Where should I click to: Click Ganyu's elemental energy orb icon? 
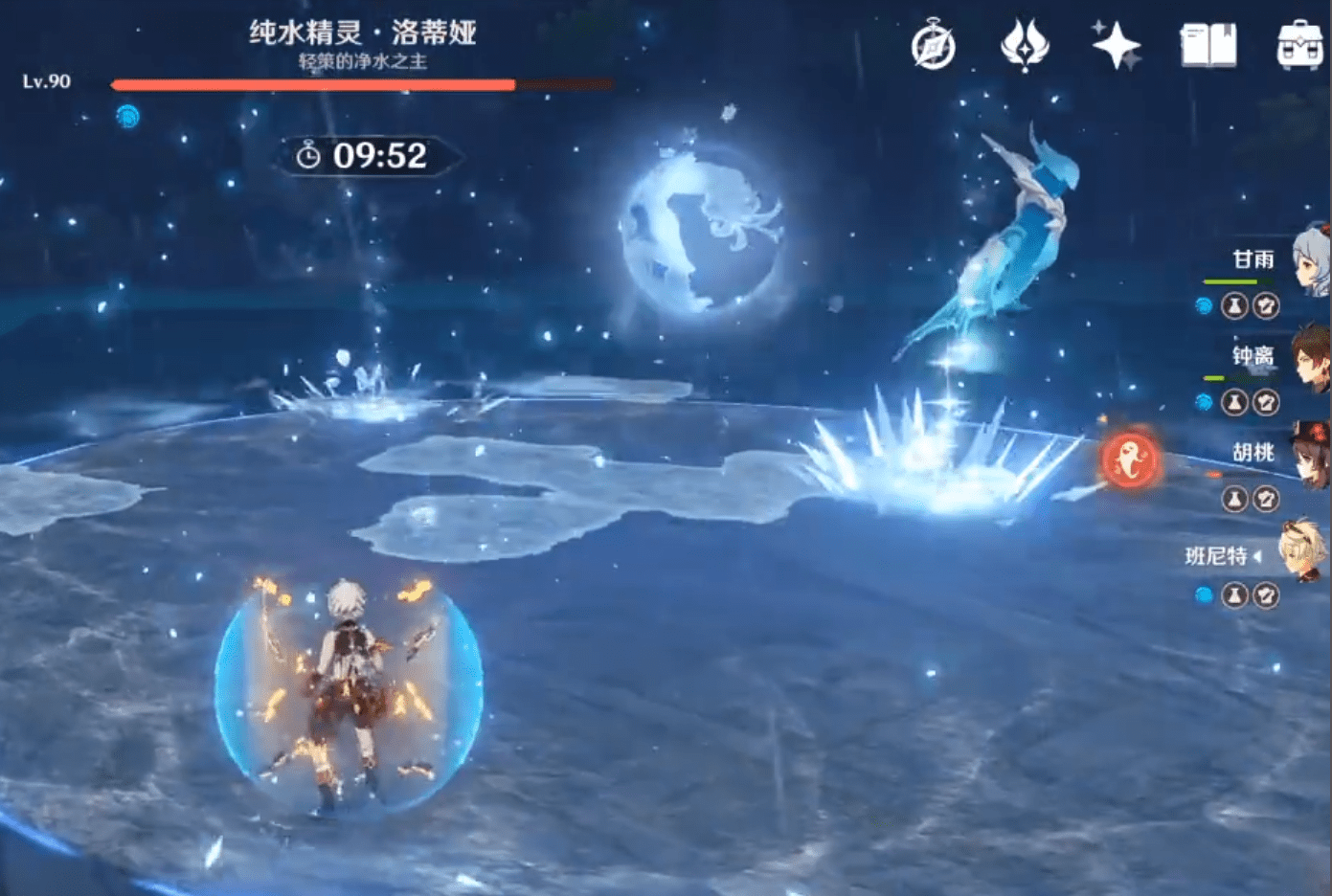click(1206, 306)
